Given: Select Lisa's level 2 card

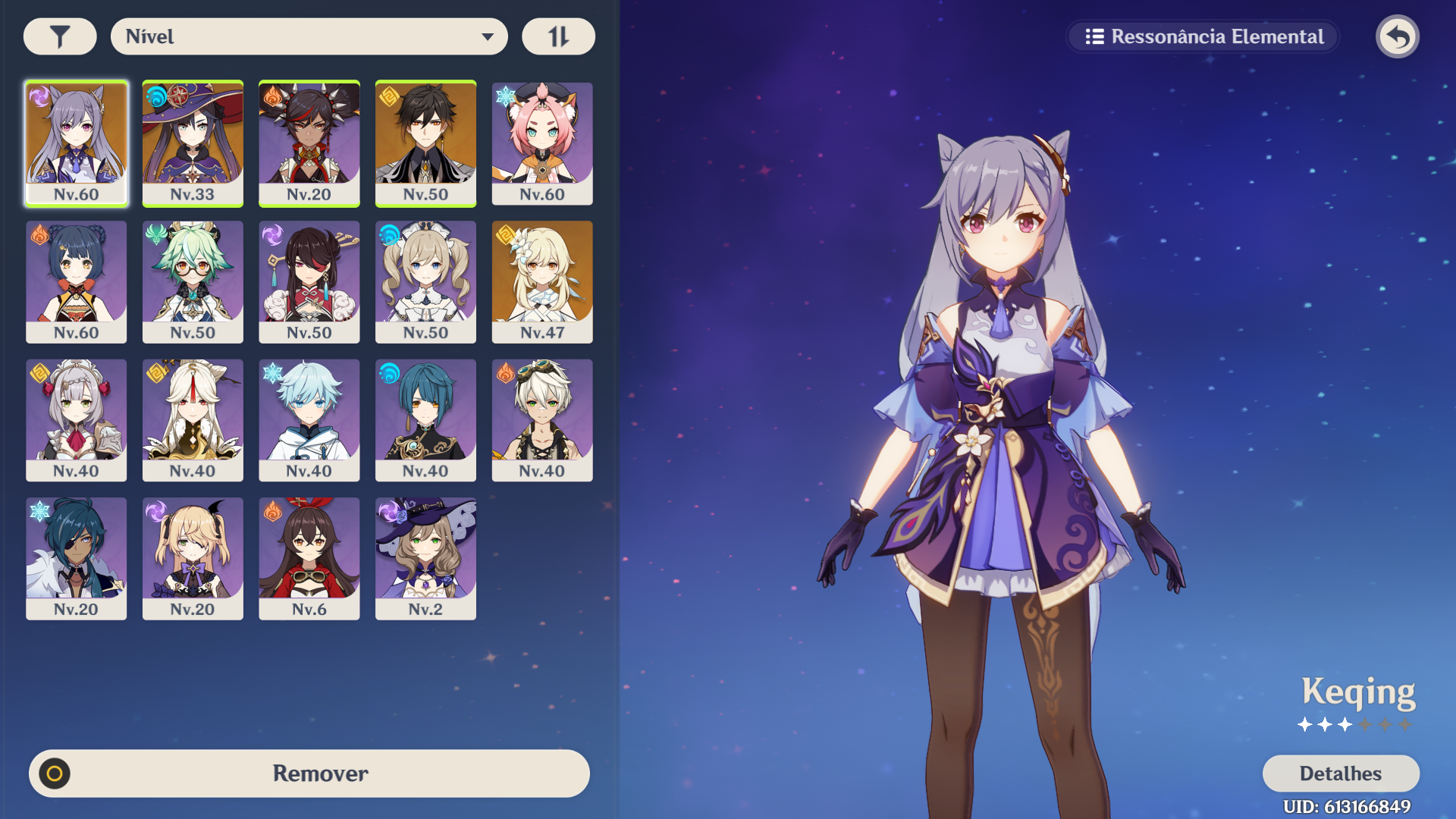Looking at the screenshot, I should click(425, 558).
